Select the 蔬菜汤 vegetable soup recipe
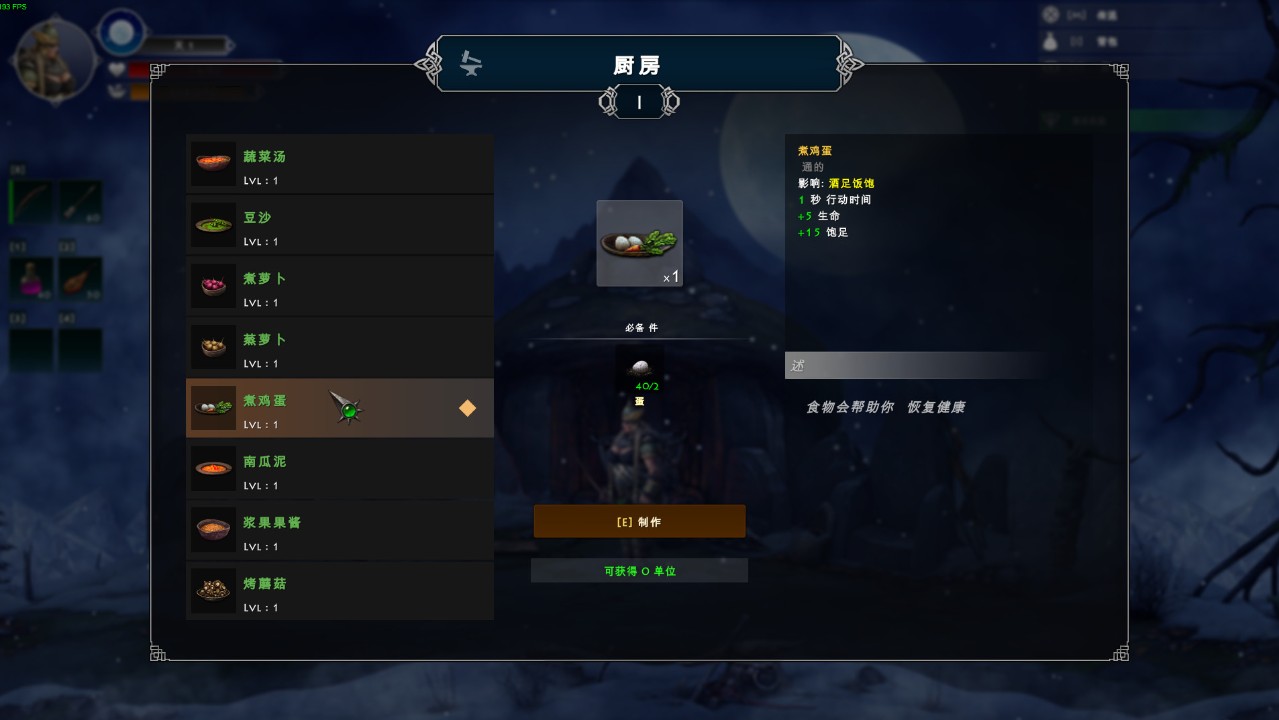Viewport: 1279px width, 720px height. pyautogui.click(x=339, y=165)
